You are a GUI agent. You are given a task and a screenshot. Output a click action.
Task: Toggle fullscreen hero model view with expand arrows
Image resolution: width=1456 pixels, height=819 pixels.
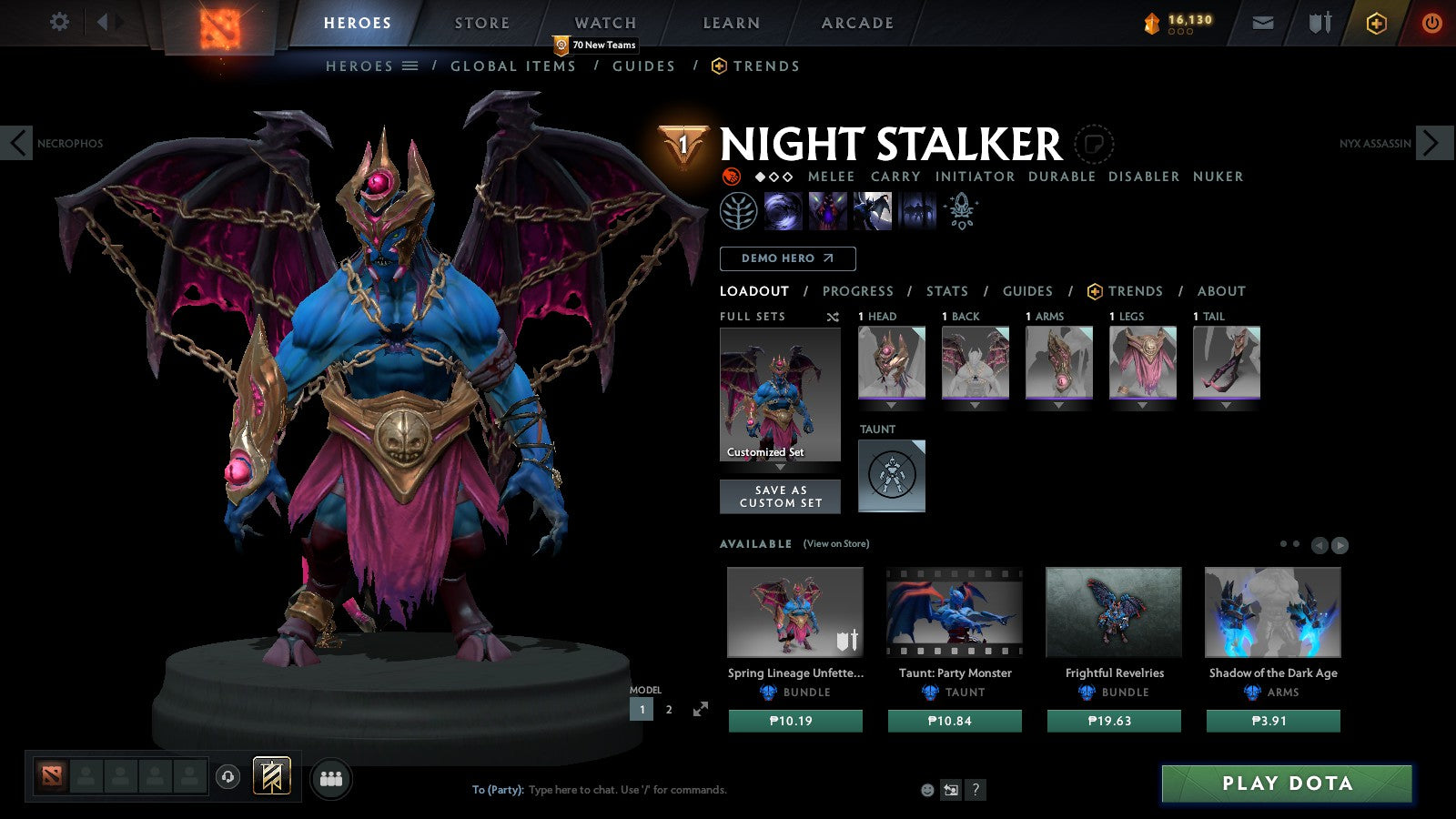[700, 709]
